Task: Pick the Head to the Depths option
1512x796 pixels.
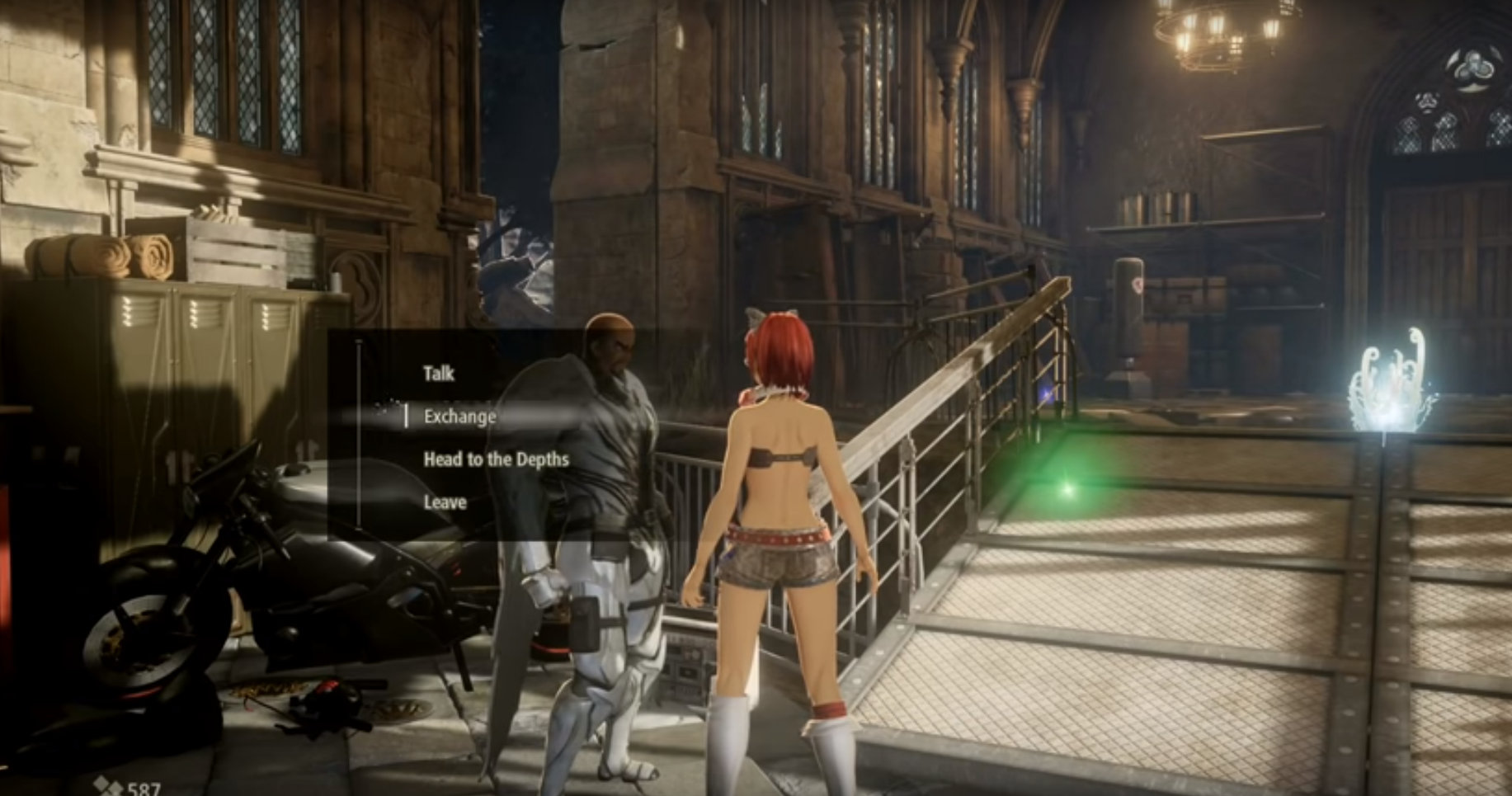Action: point(496,459)
